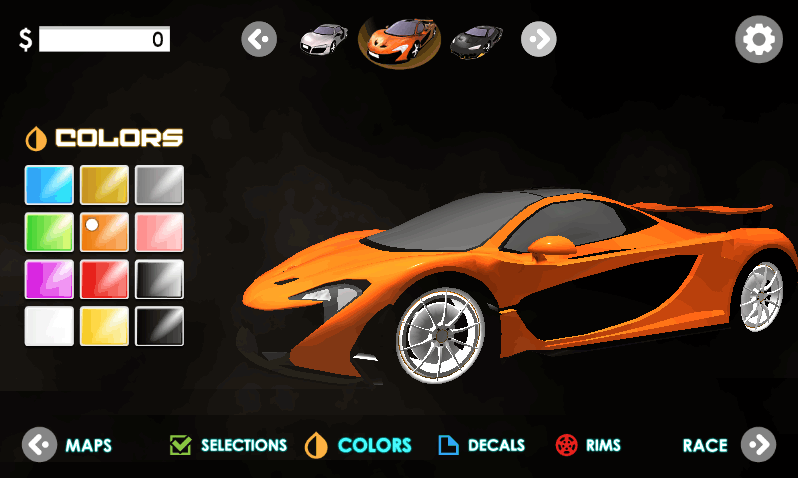Screen dimensions: 798x478
Task: Select the black car thumbnail
Action: (475, 41)
